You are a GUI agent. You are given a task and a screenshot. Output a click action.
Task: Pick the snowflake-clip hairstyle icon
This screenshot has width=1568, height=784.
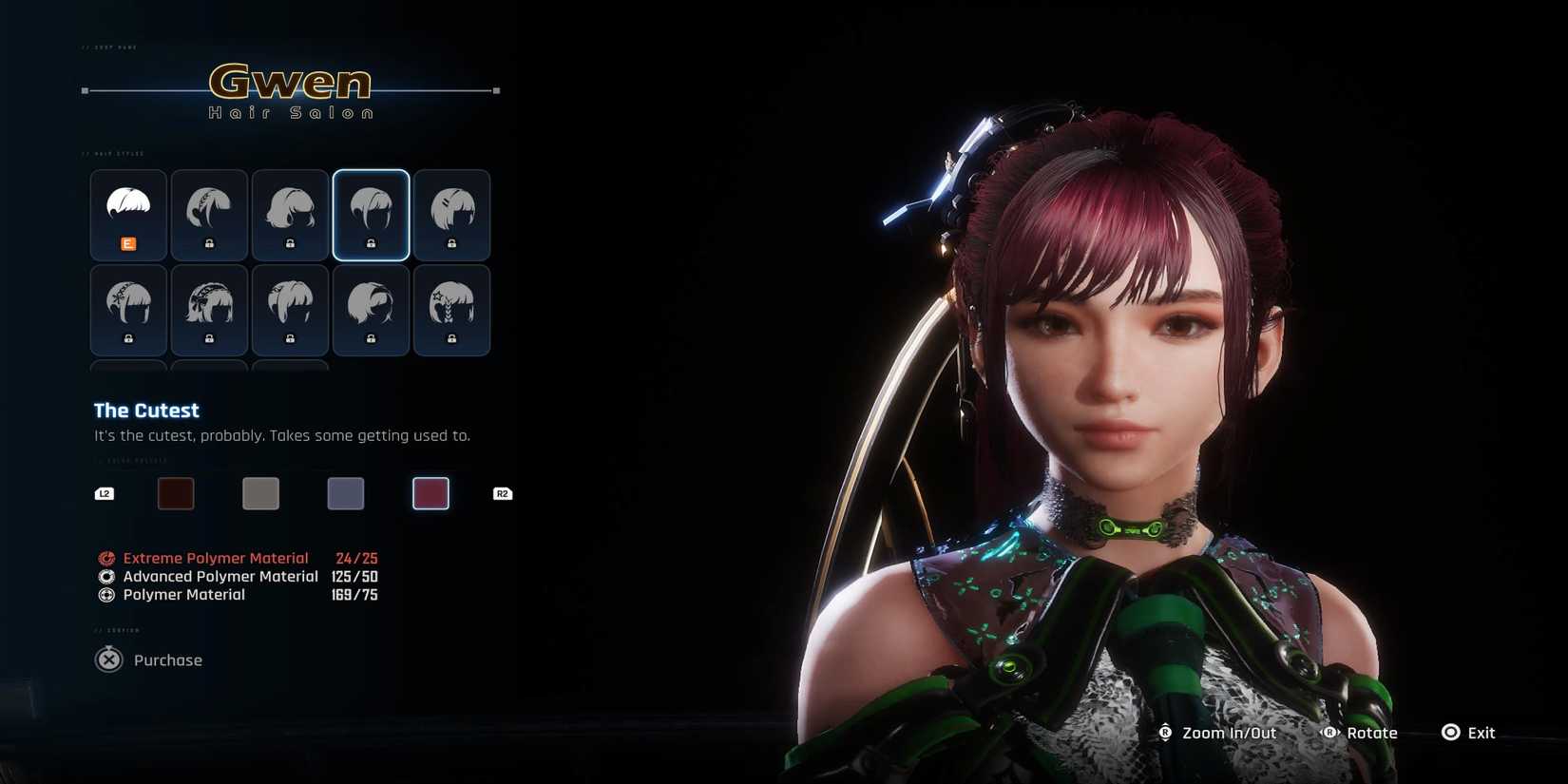tap(128, 309)
